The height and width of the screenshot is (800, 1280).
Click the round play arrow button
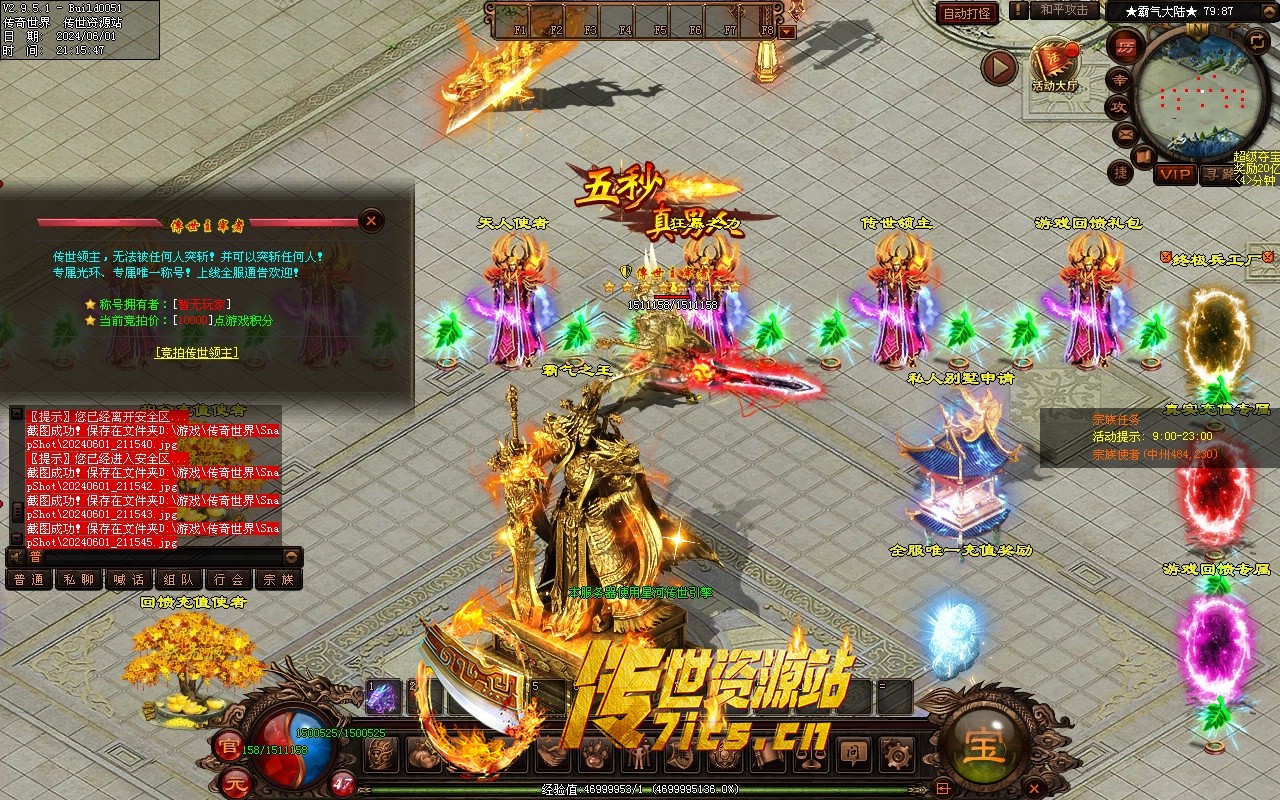click(999, 68)
